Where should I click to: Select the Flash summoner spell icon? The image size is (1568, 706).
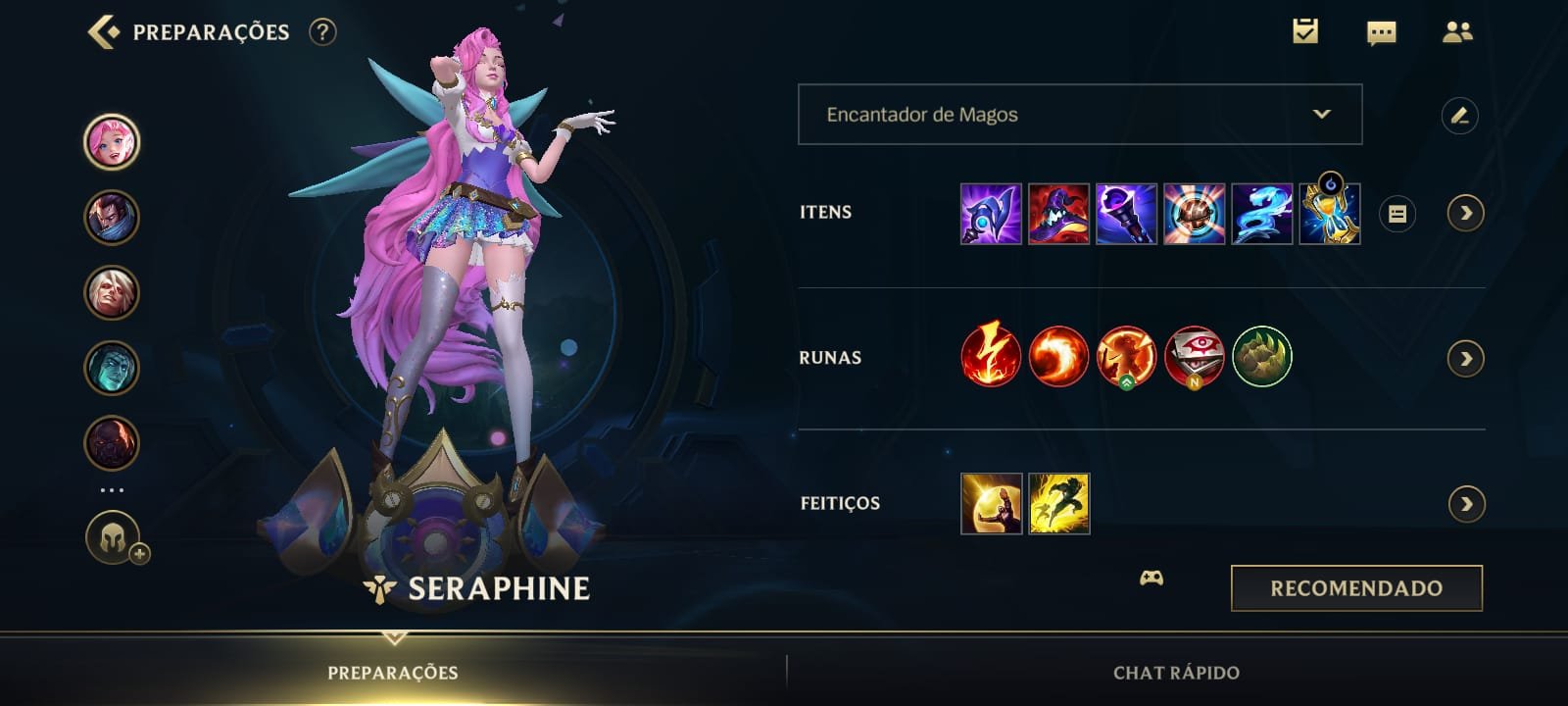1057,503
